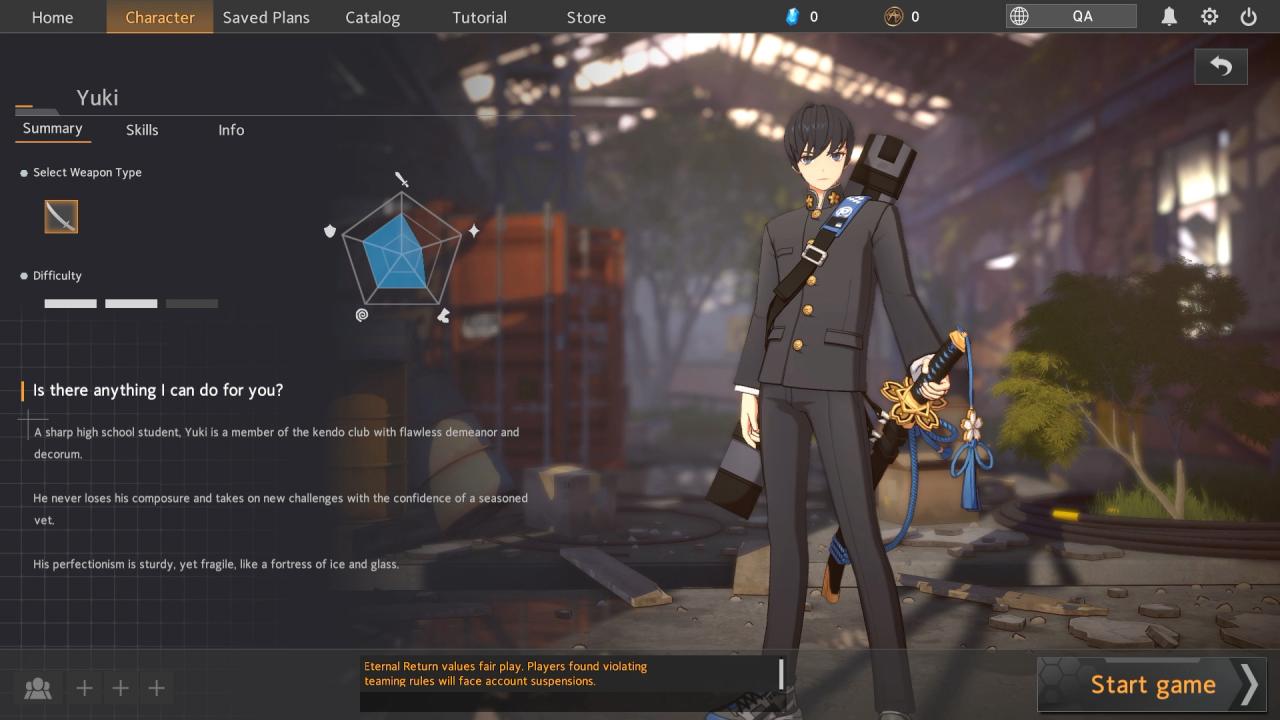Go to Saved Plans
Viewport: 1280px width, 720px height.
click(266, 17)
